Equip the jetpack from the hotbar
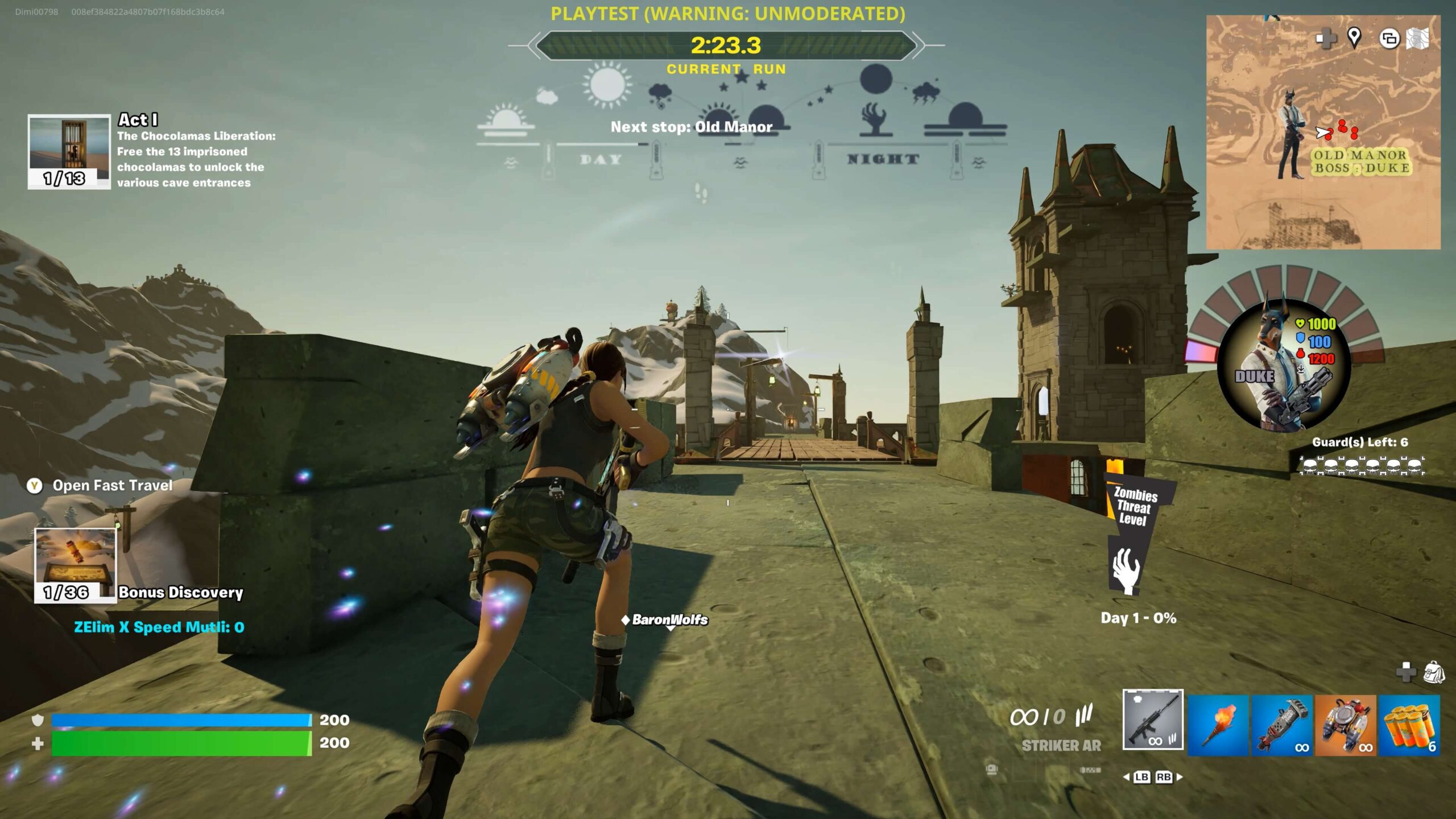Image resolution: width=1456 pixels, height=819 pixels. pyautogui.click(x=1345, y=725)
